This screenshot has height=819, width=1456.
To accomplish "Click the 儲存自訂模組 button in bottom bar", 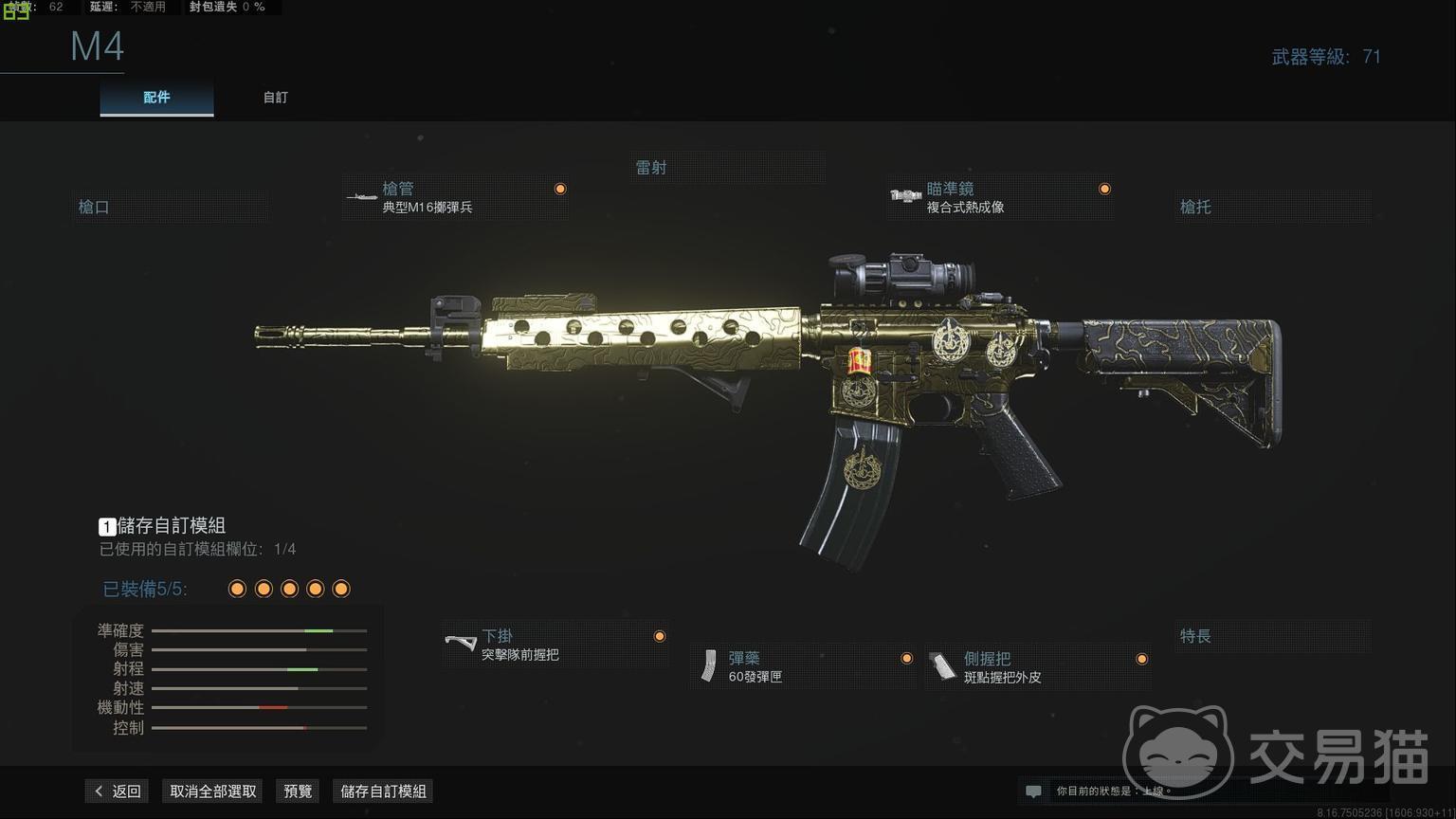I will pos(384,792).
